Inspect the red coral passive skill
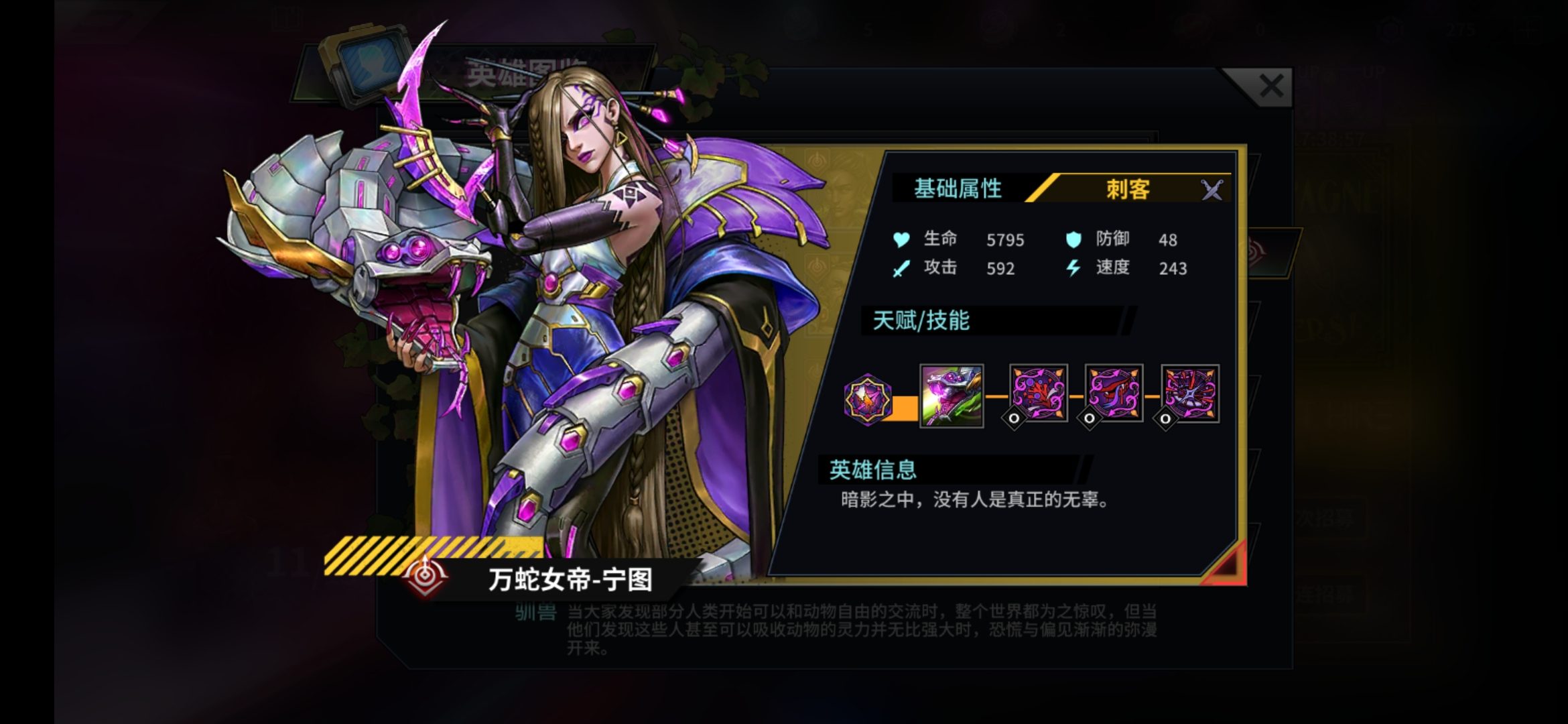 click(x=1038, y=394)
